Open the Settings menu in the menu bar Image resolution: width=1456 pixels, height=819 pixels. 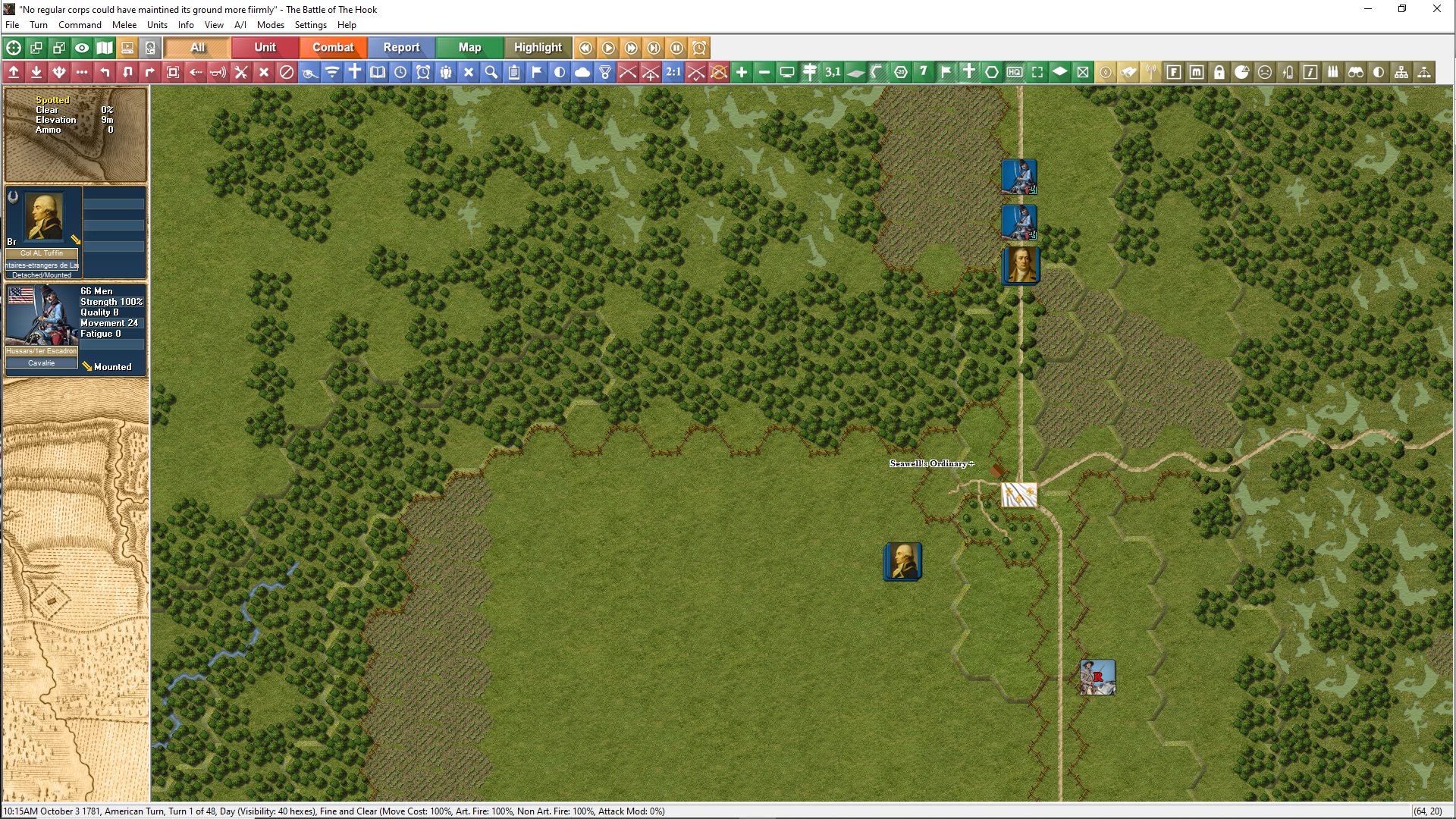coord(310,25)
